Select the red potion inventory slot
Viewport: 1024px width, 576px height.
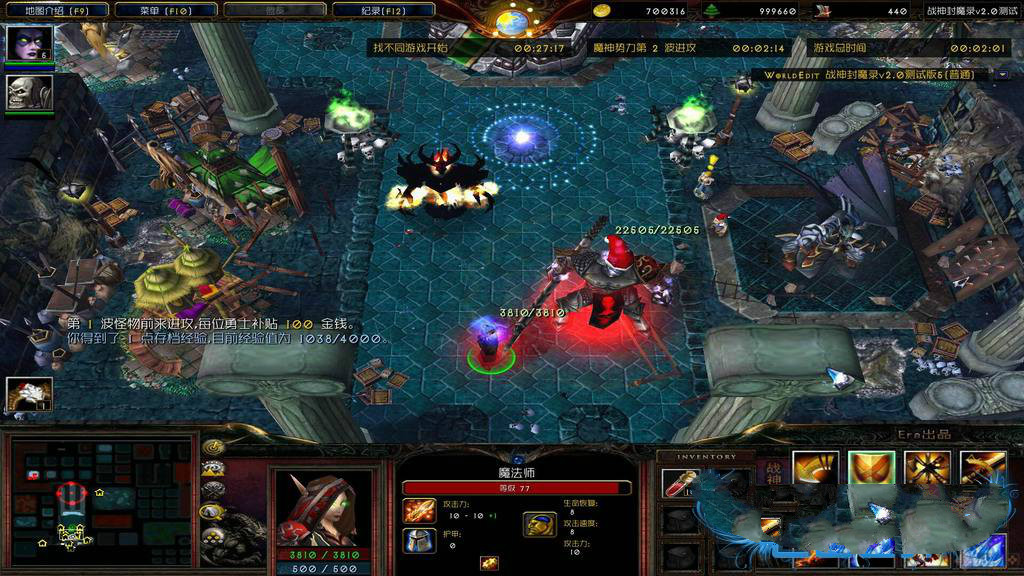tap(679, 483)
